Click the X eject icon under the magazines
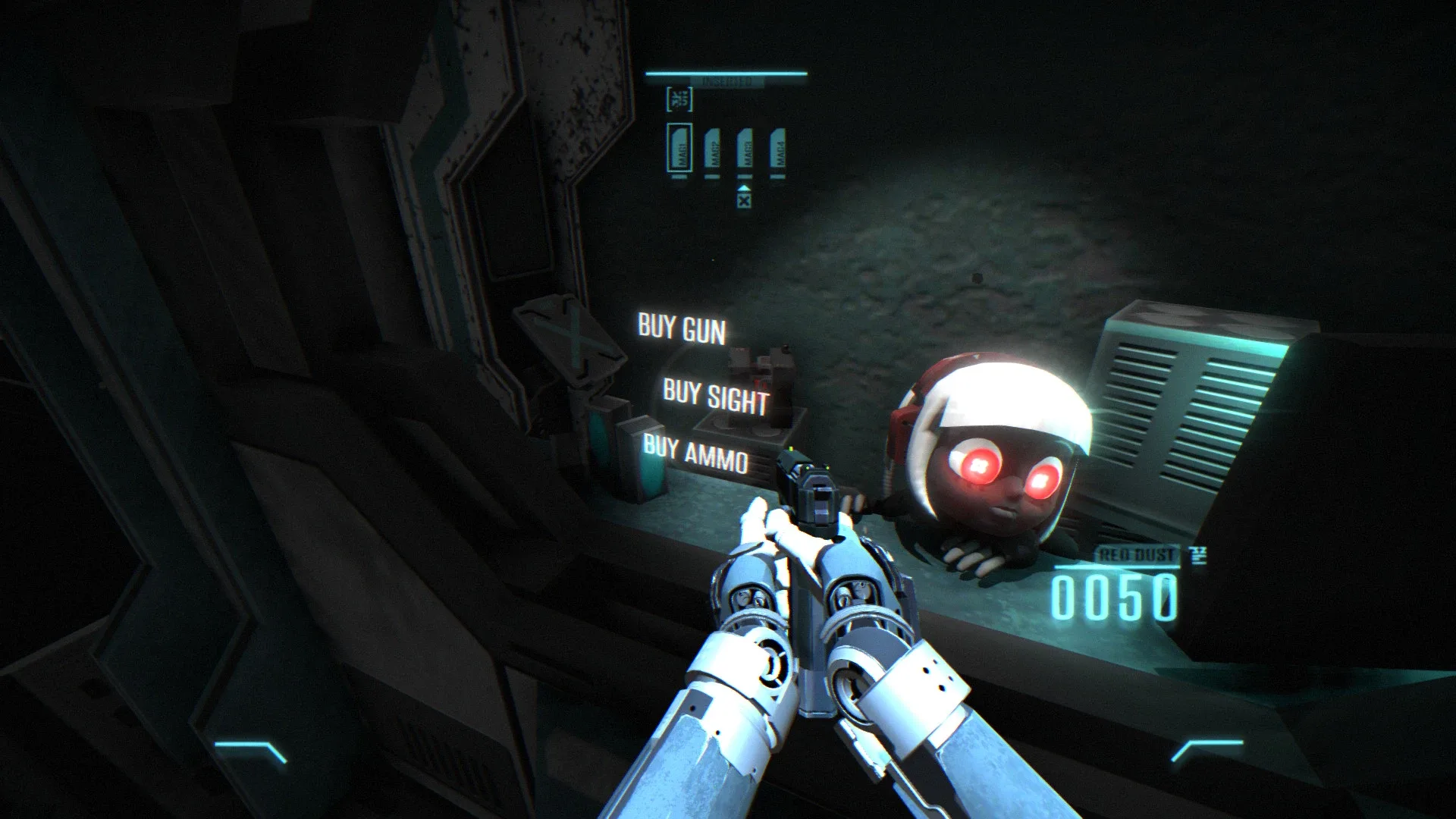 coord(743,201)
